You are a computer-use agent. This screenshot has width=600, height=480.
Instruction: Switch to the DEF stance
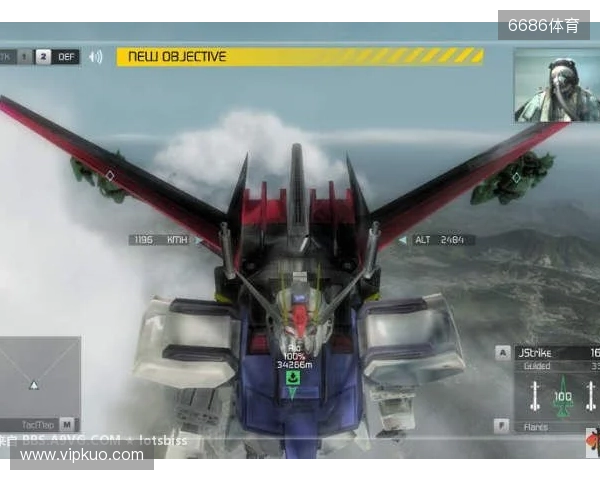coord(67,57)
